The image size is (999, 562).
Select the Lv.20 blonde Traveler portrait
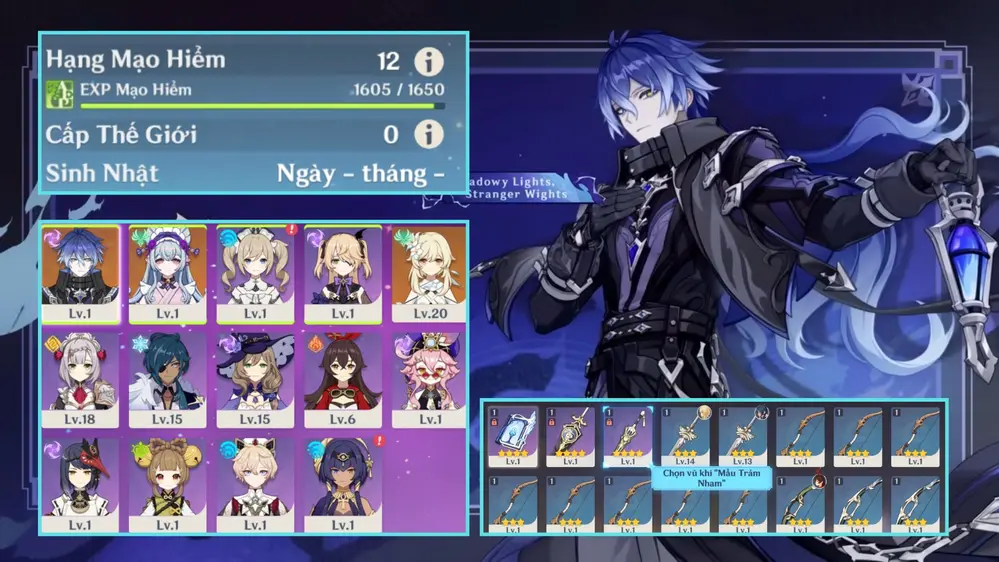click(x=428, y=270)
